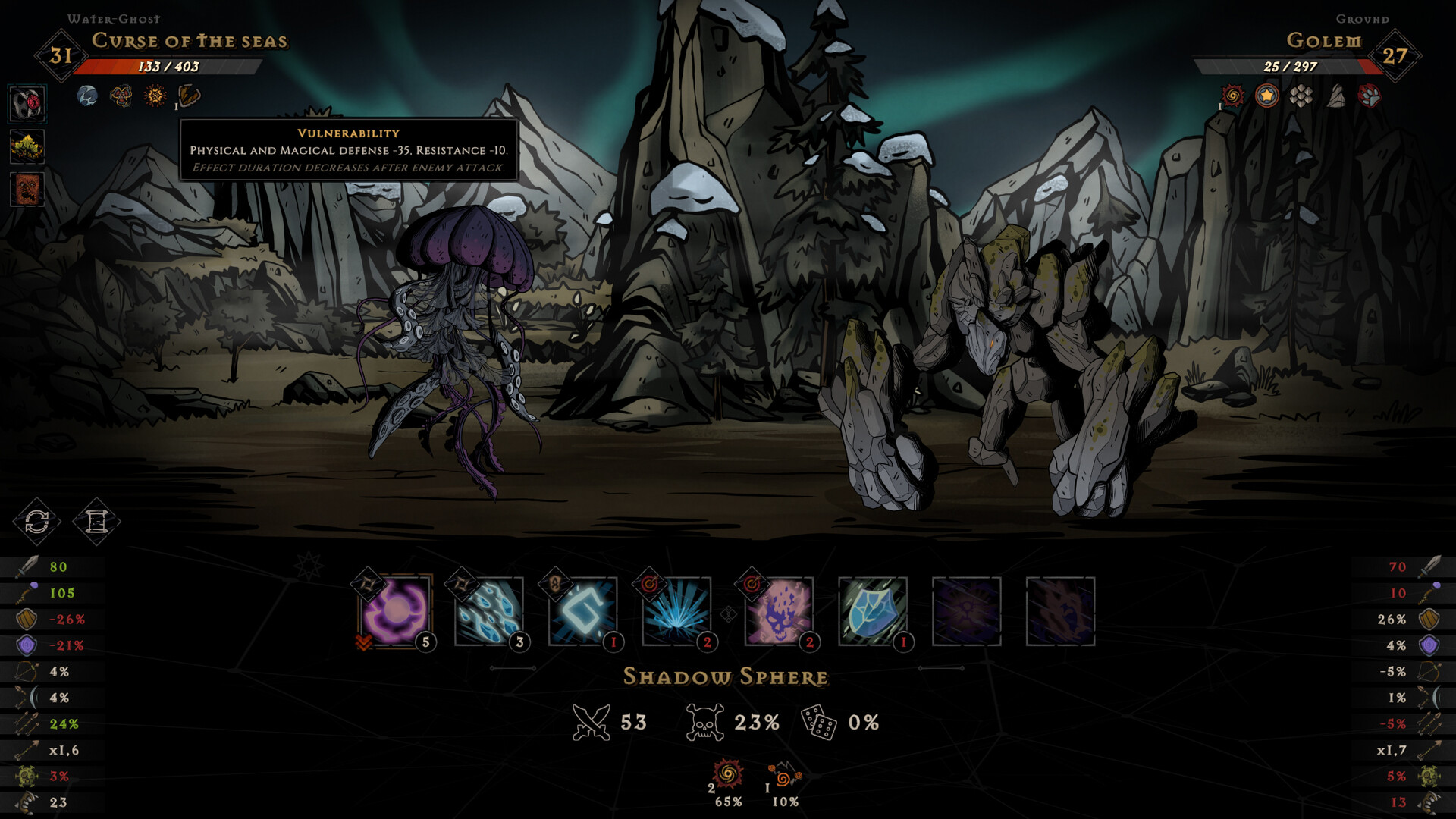Select the ice shards ability
This screenshot has height=819, width=1456.
pyautogui.click(x=489, y=611)
